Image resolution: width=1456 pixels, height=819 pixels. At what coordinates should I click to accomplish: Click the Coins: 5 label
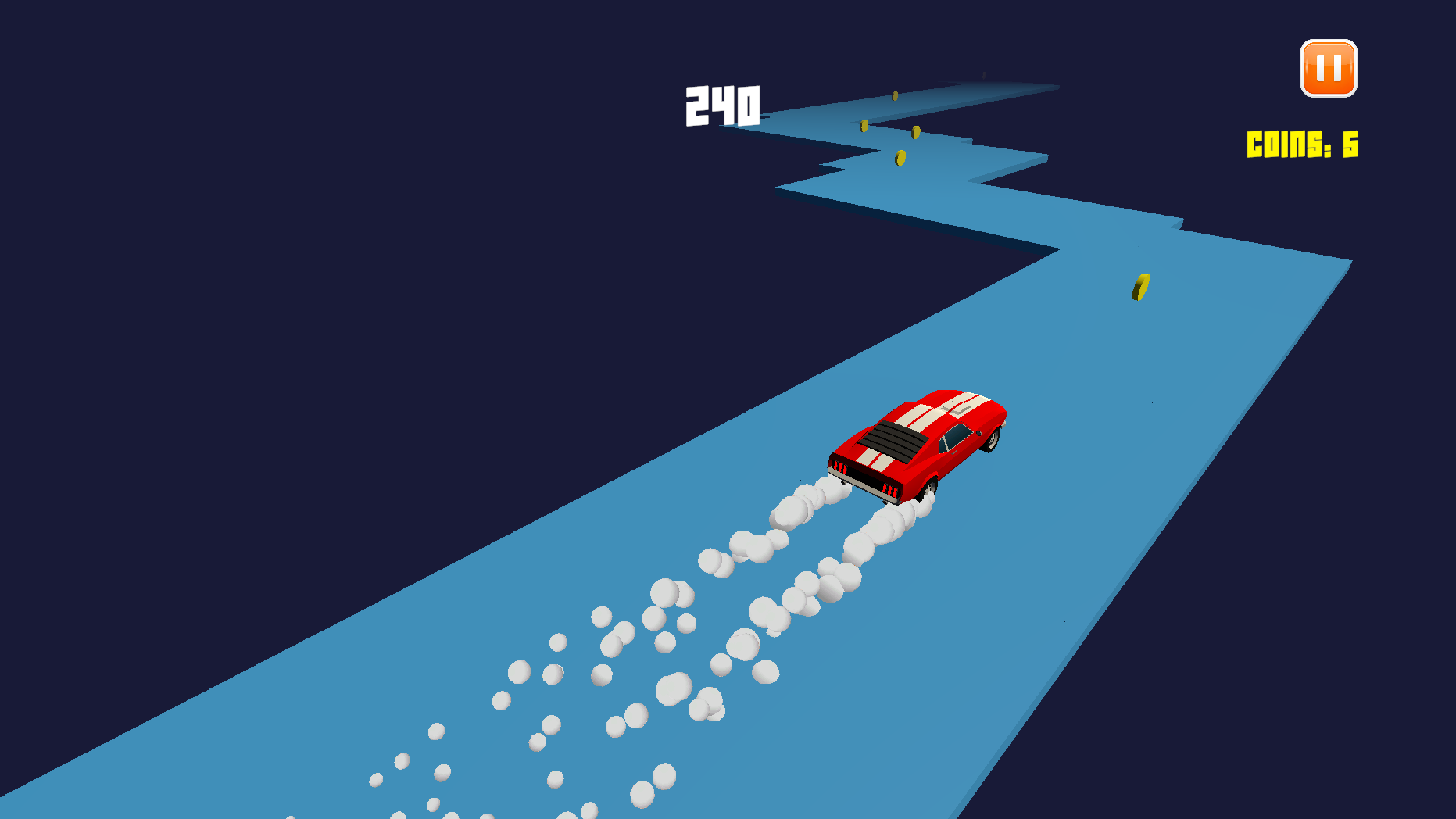pyautogui.click(x=1302, y=145)
